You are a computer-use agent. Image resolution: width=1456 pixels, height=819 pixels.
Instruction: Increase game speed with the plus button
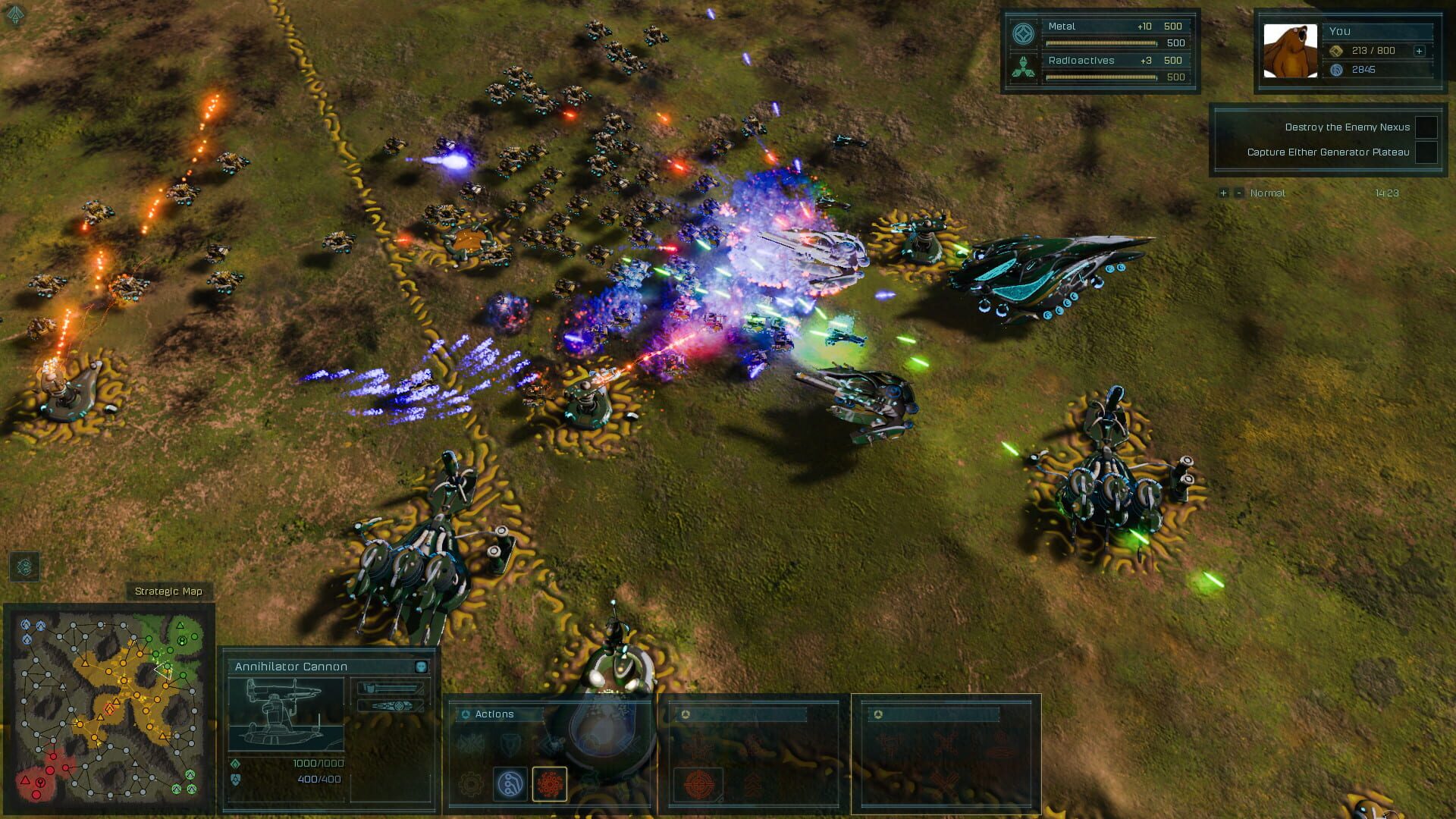point(1222,193)
